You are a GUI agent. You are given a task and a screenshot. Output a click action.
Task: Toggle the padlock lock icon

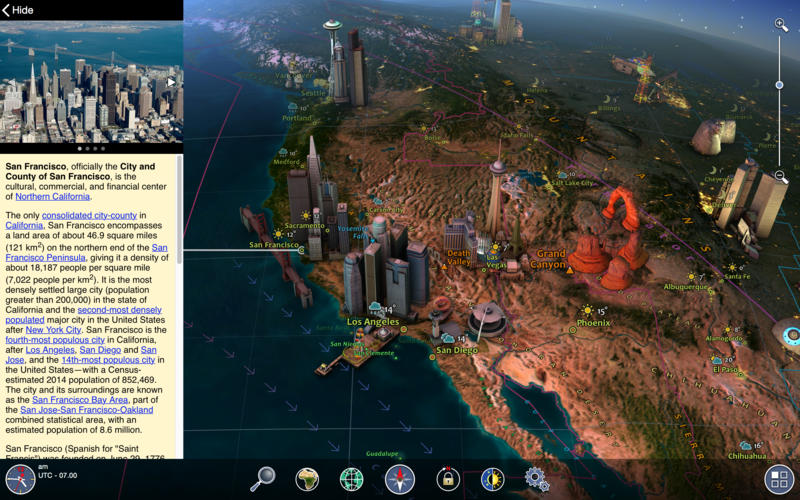tap(448, 479)
